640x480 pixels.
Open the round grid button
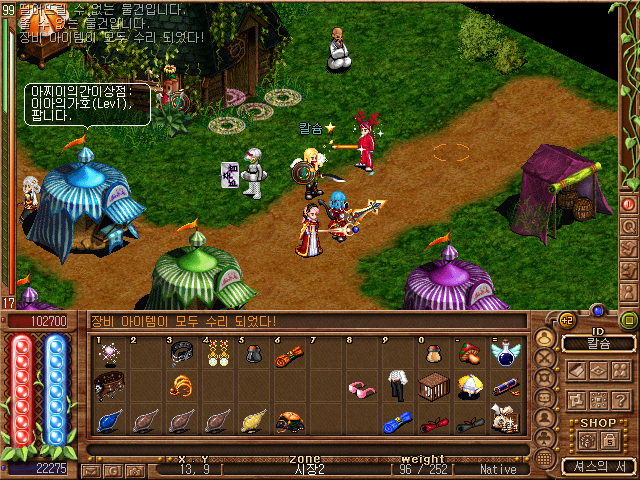coord(544,457)
